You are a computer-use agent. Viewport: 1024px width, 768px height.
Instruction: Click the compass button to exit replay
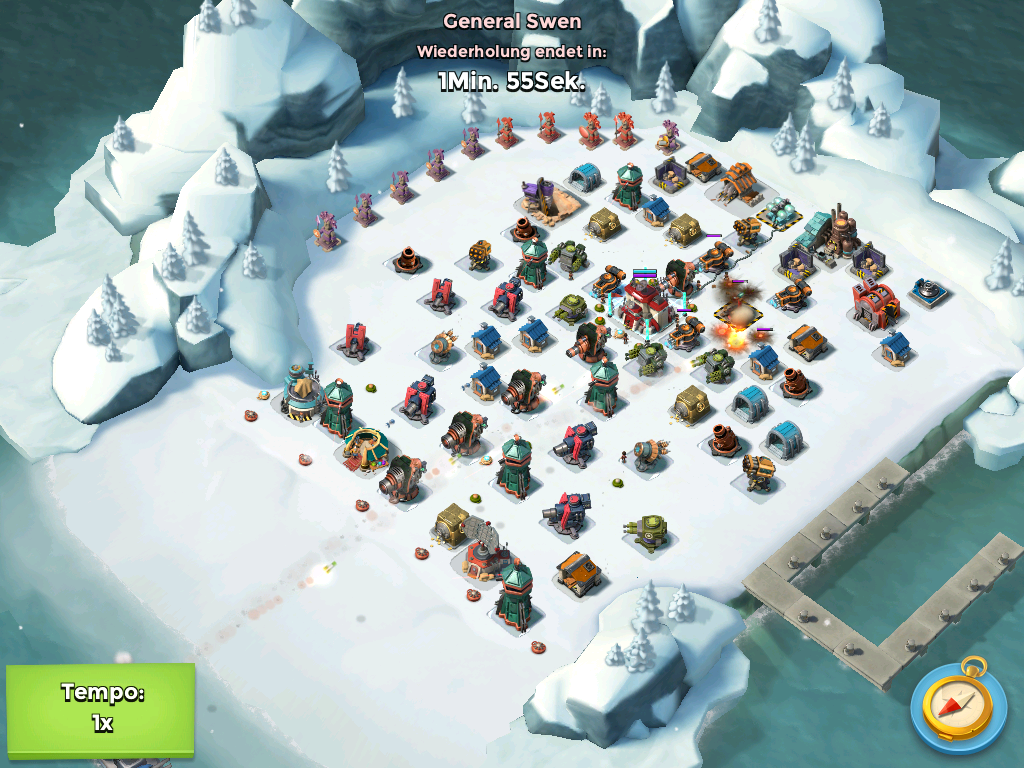(x=958, y=704)
